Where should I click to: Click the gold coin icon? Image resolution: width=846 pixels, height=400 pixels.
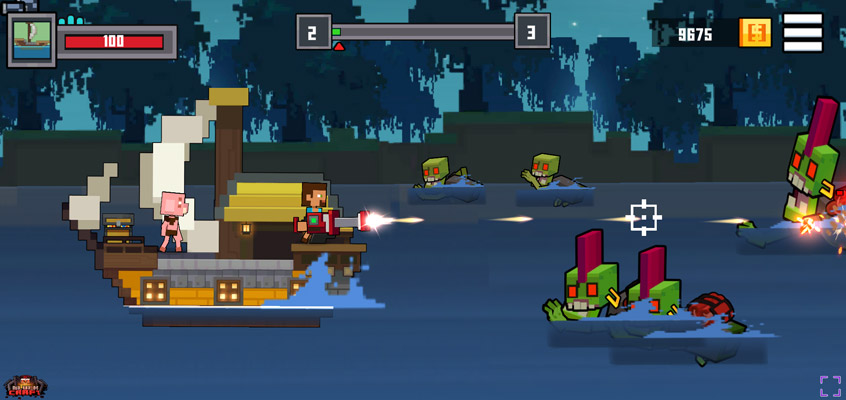pyautogui.click(x=755, y=33)
